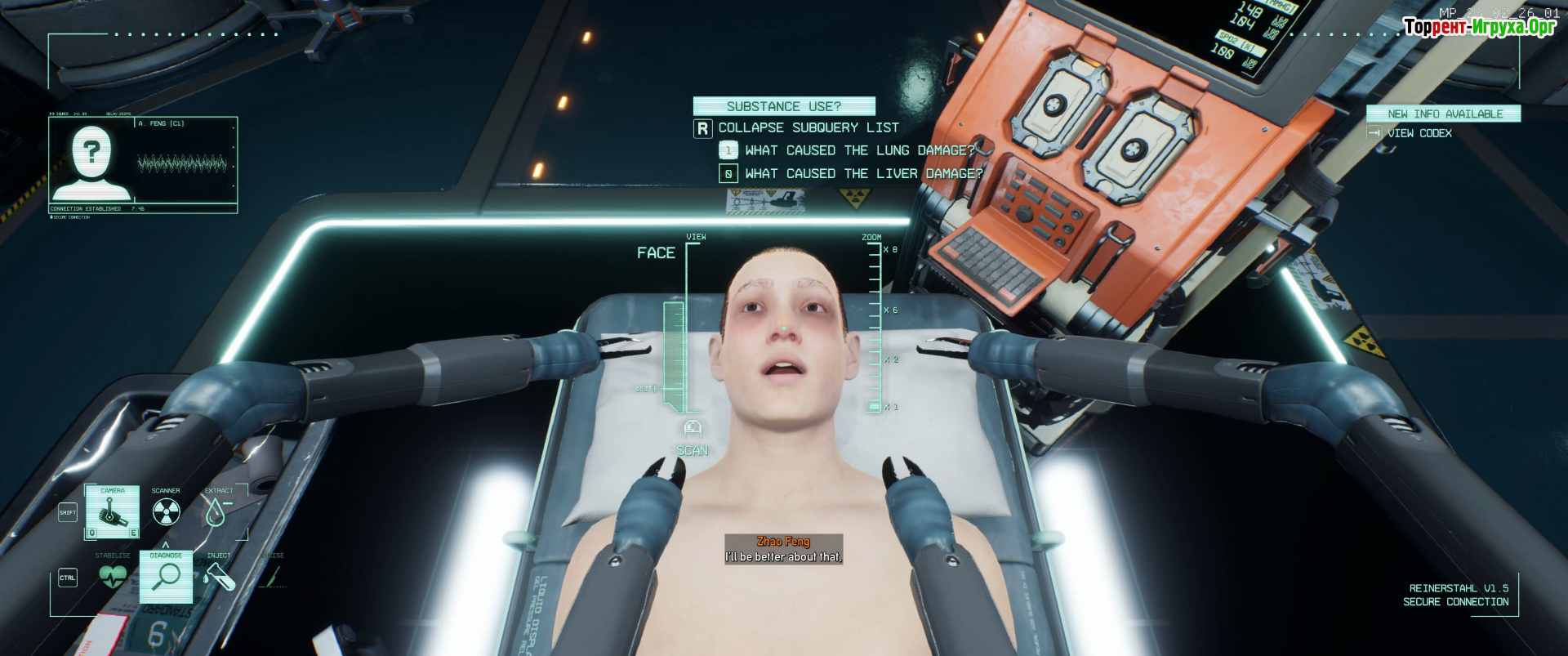Select the Incise scalpel tool
1568x656 pixels.
[273, 576]
